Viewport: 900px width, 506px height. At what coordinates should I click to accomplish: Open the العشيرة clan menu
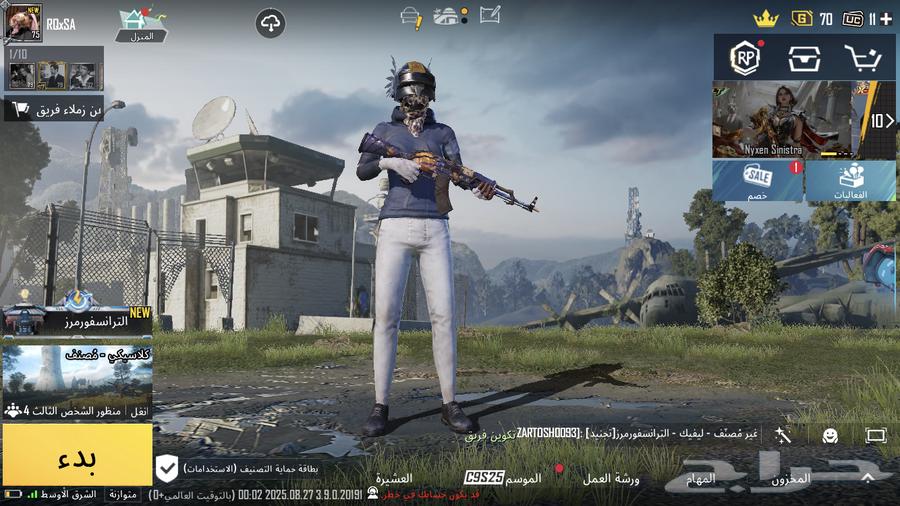coord(393,479)
